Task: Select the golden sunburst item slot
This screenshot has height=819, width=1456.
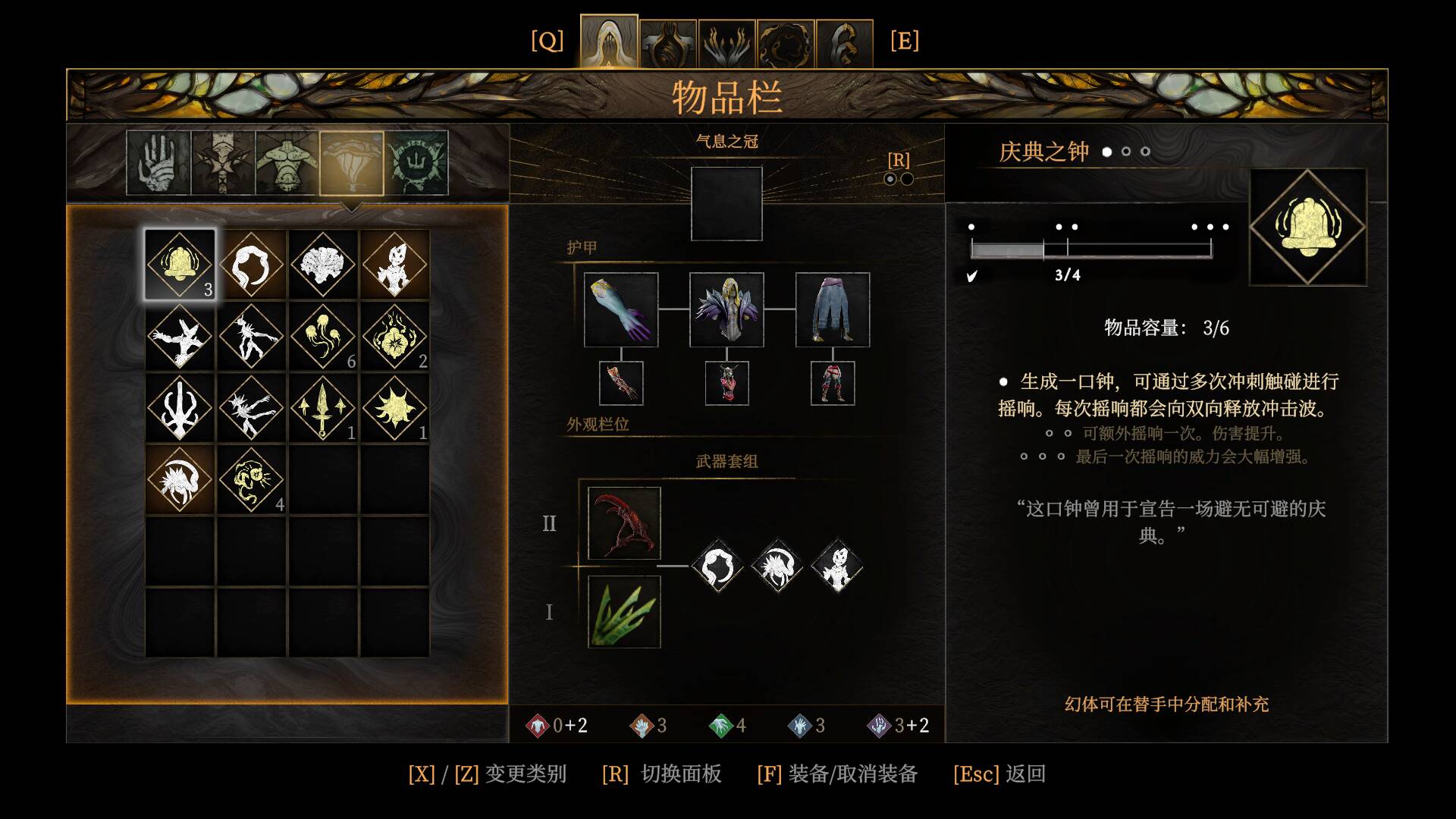Action: (394, 408)
